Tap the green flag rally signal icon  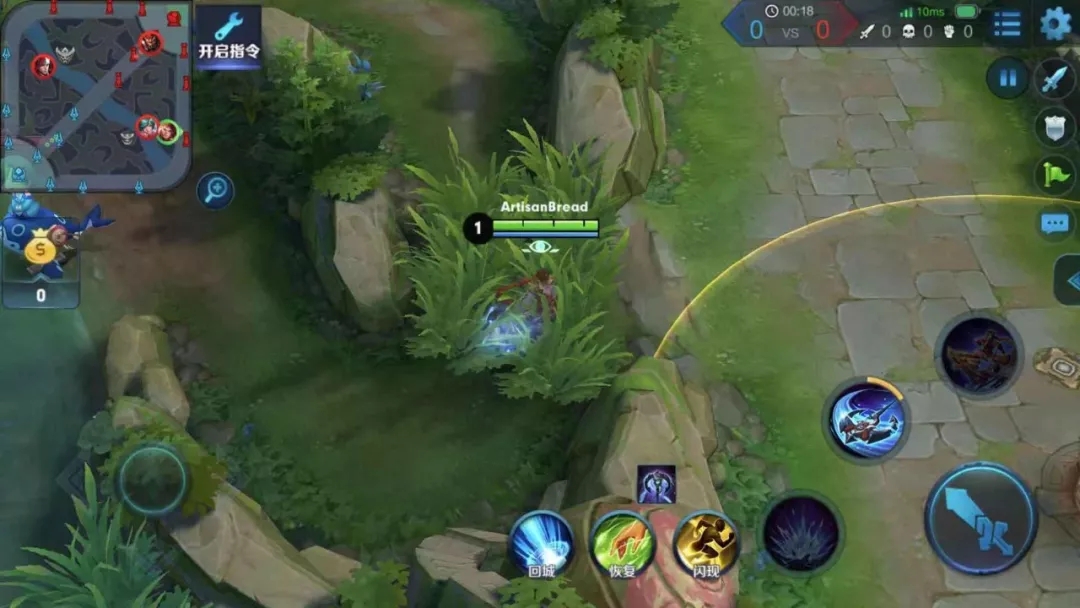click(x=1055, y=175)
